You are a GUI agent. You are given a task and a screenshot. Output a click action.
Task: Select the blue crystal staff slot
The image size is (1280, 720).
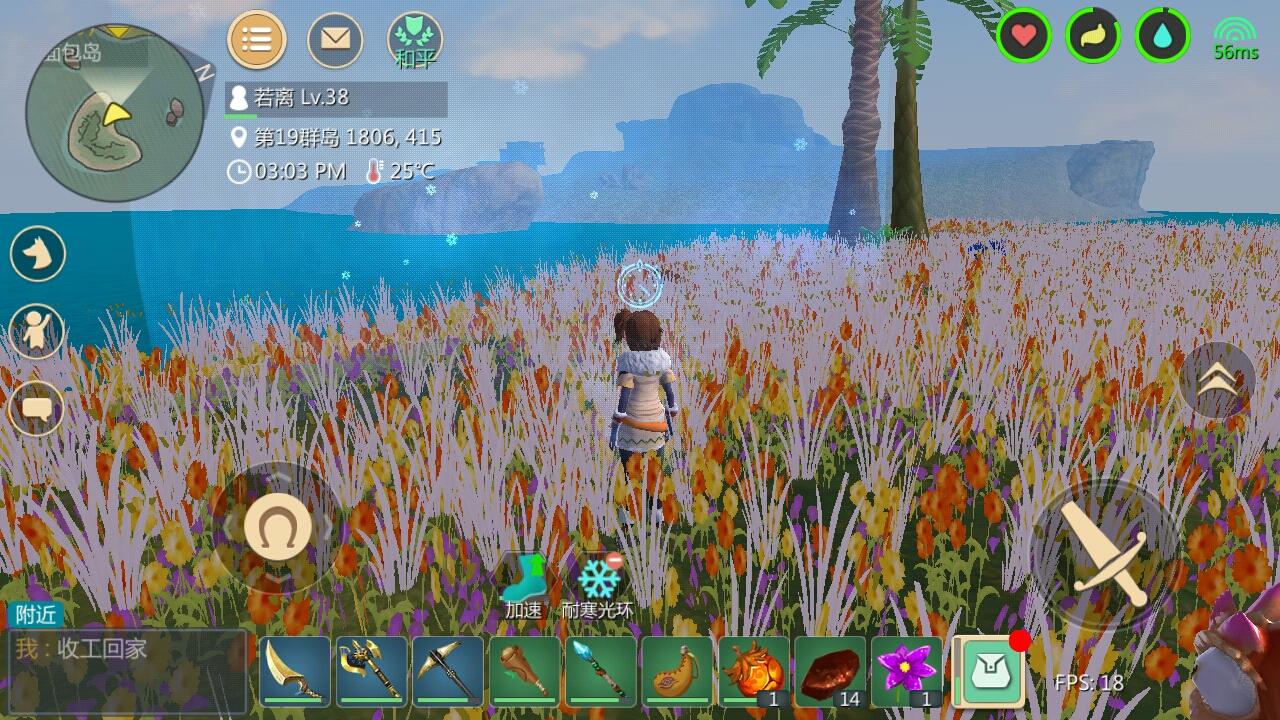click(x=600, y=671)
